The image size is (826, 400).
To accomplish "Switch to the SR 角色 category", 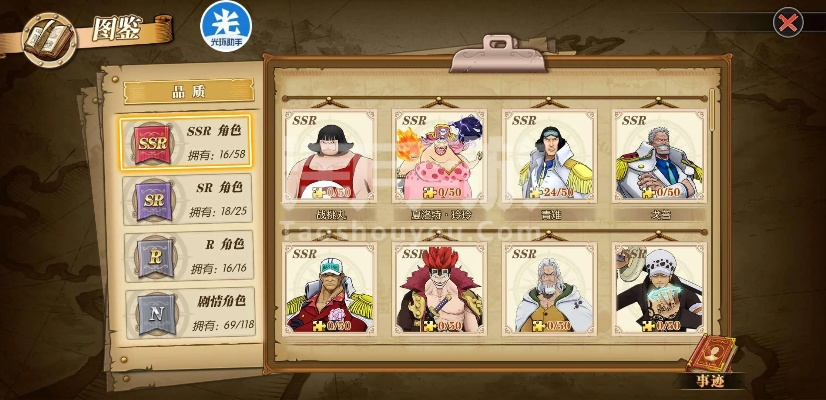I will [x=185, y=198].
